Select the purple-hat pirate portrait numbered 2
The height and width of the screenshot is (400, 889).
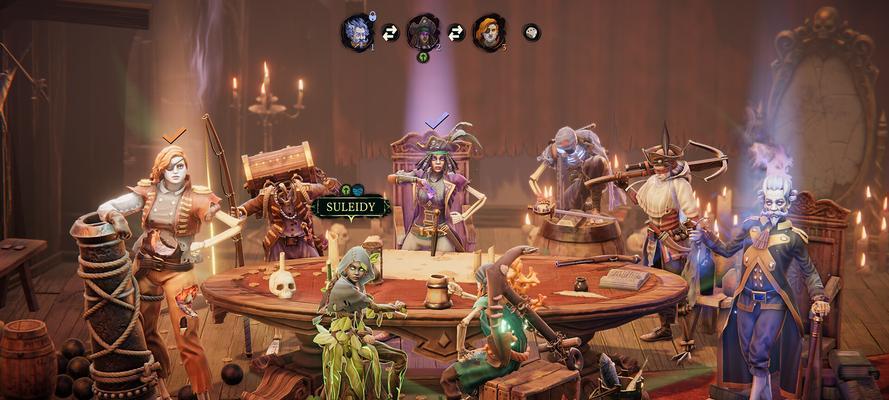423,32
